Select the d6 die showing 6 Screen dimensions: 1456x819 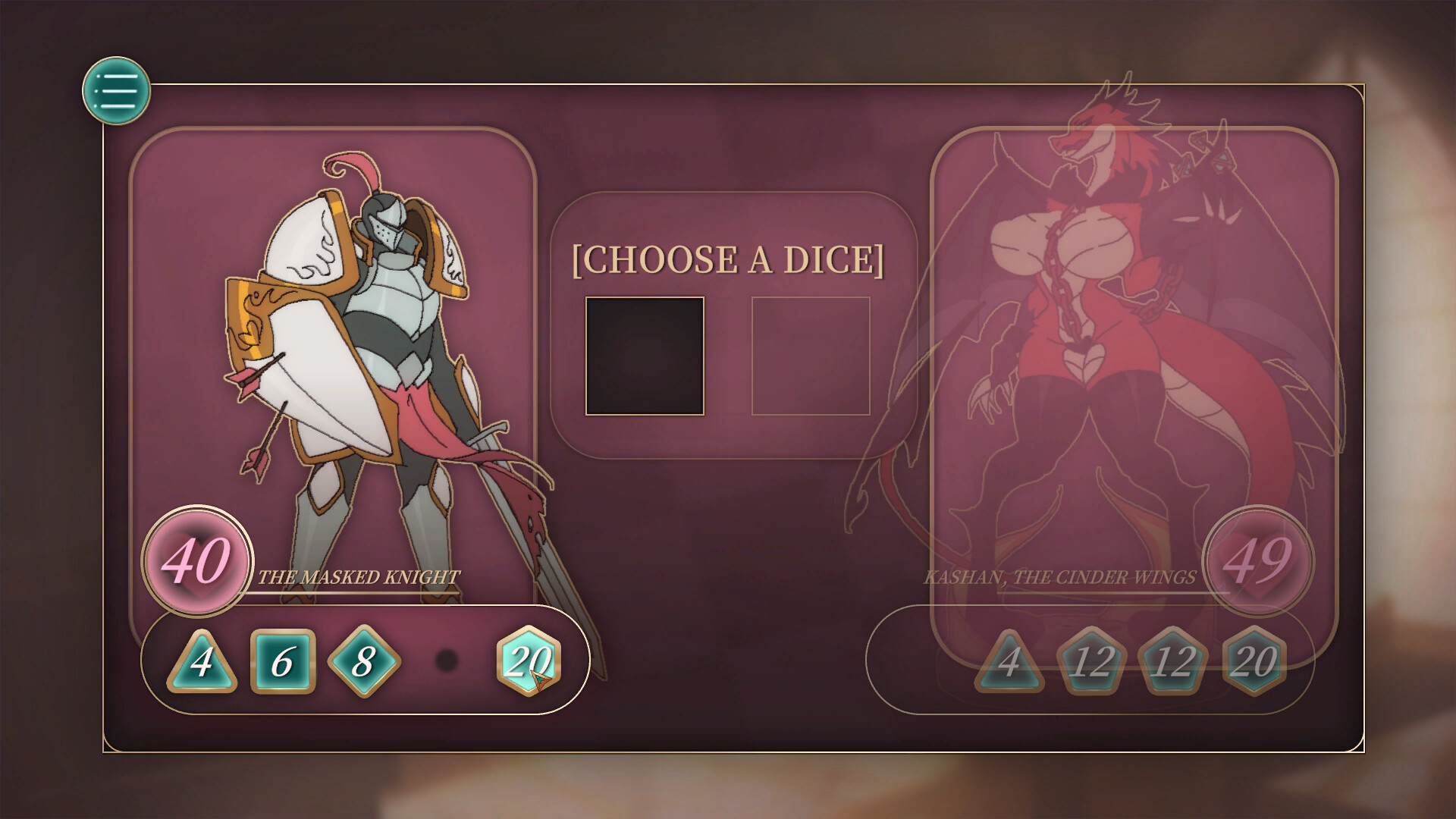pos(281,661)
